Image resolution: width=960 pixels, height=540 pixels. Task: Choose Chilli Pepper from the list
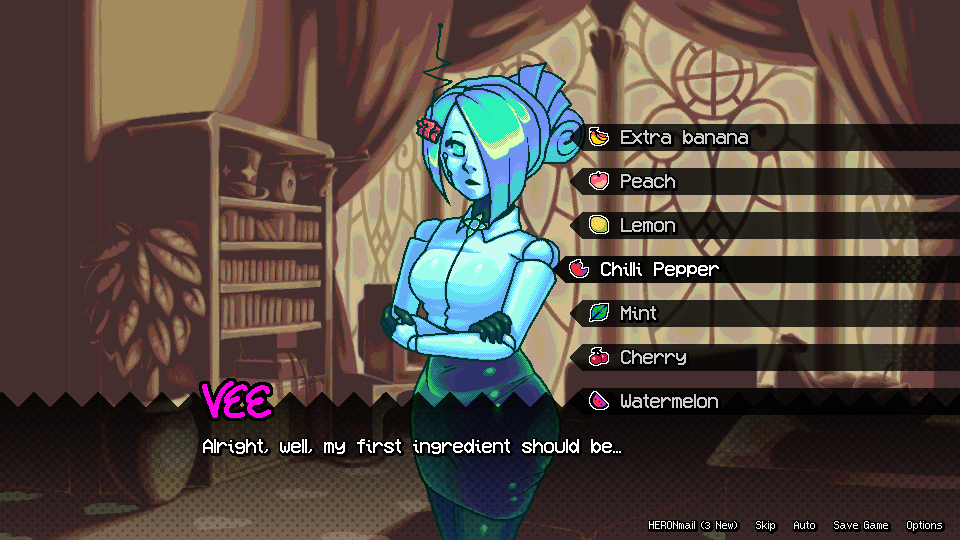click(659, 270)
